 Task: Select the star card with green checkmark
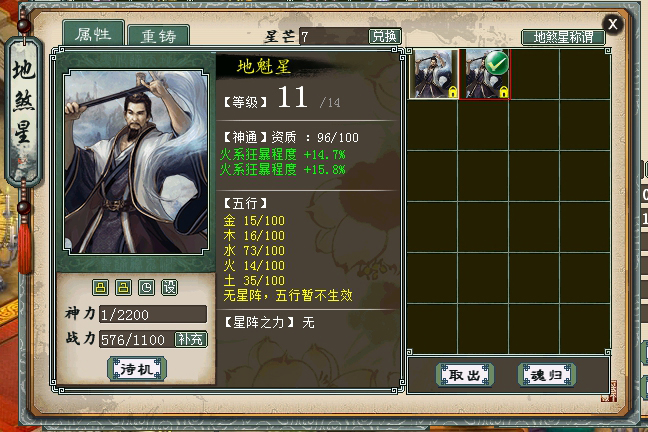coord(484,73)
